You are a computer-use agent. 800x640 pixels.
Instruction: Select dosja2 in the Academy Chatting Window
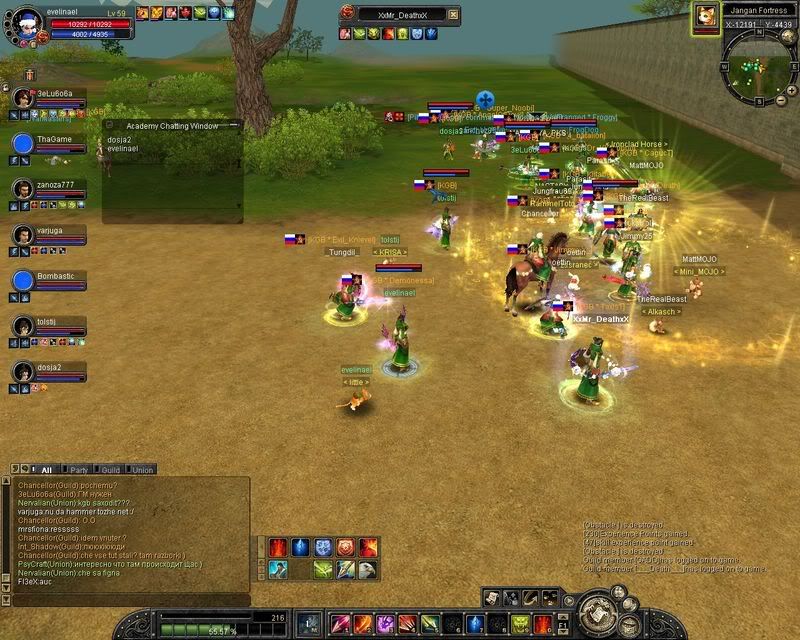click(118, 139)
